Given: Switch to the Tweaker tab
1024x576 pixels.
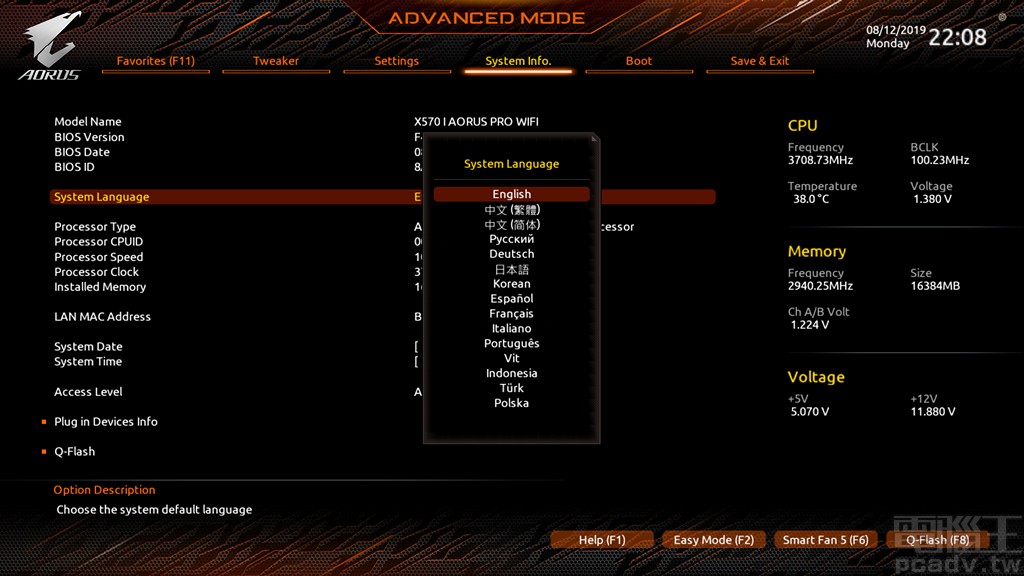Looking at the screenshot, I should (x=276, y=61).
